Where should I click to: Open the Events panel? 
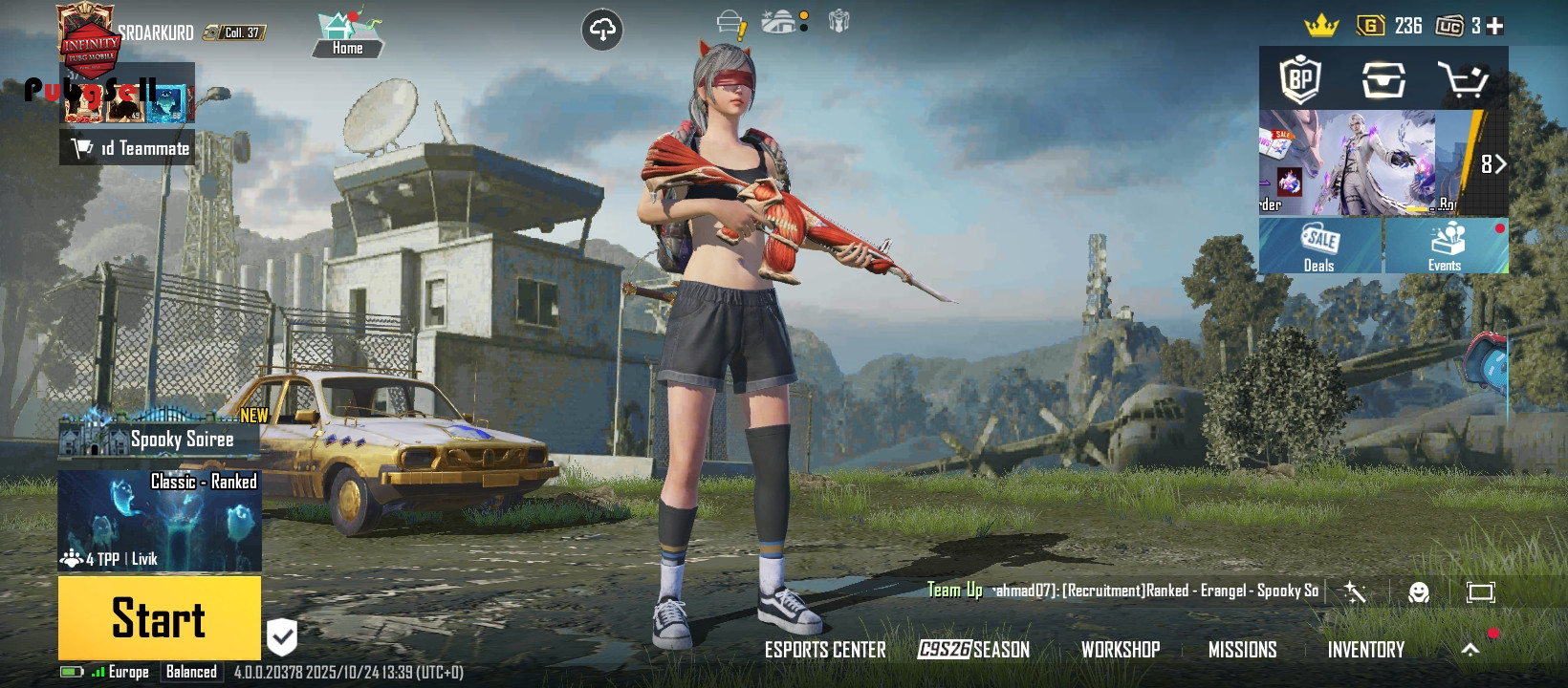1446,247
